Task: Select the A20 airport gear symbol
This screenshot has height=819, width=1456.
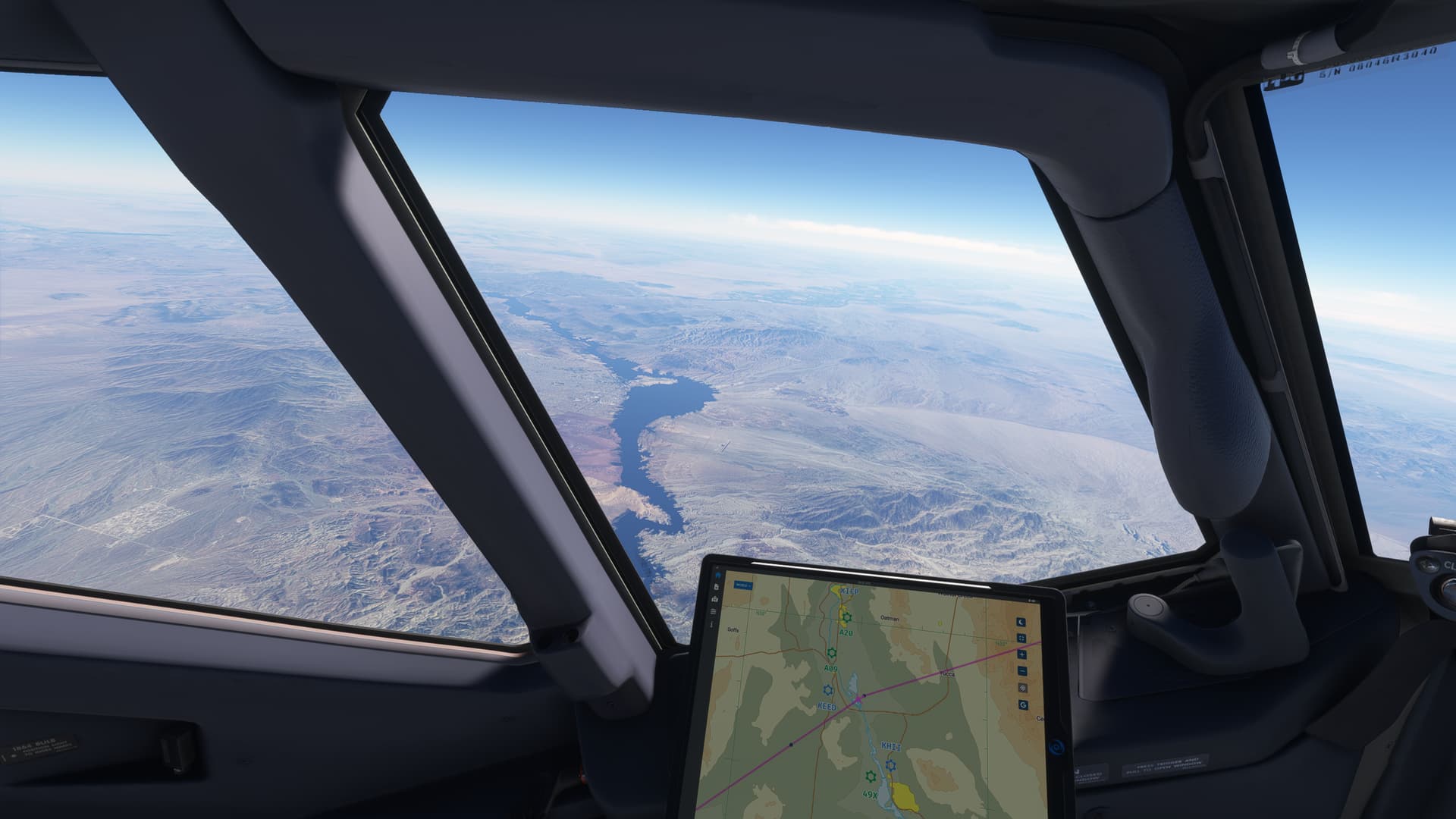Action: [x=847, y=617]
